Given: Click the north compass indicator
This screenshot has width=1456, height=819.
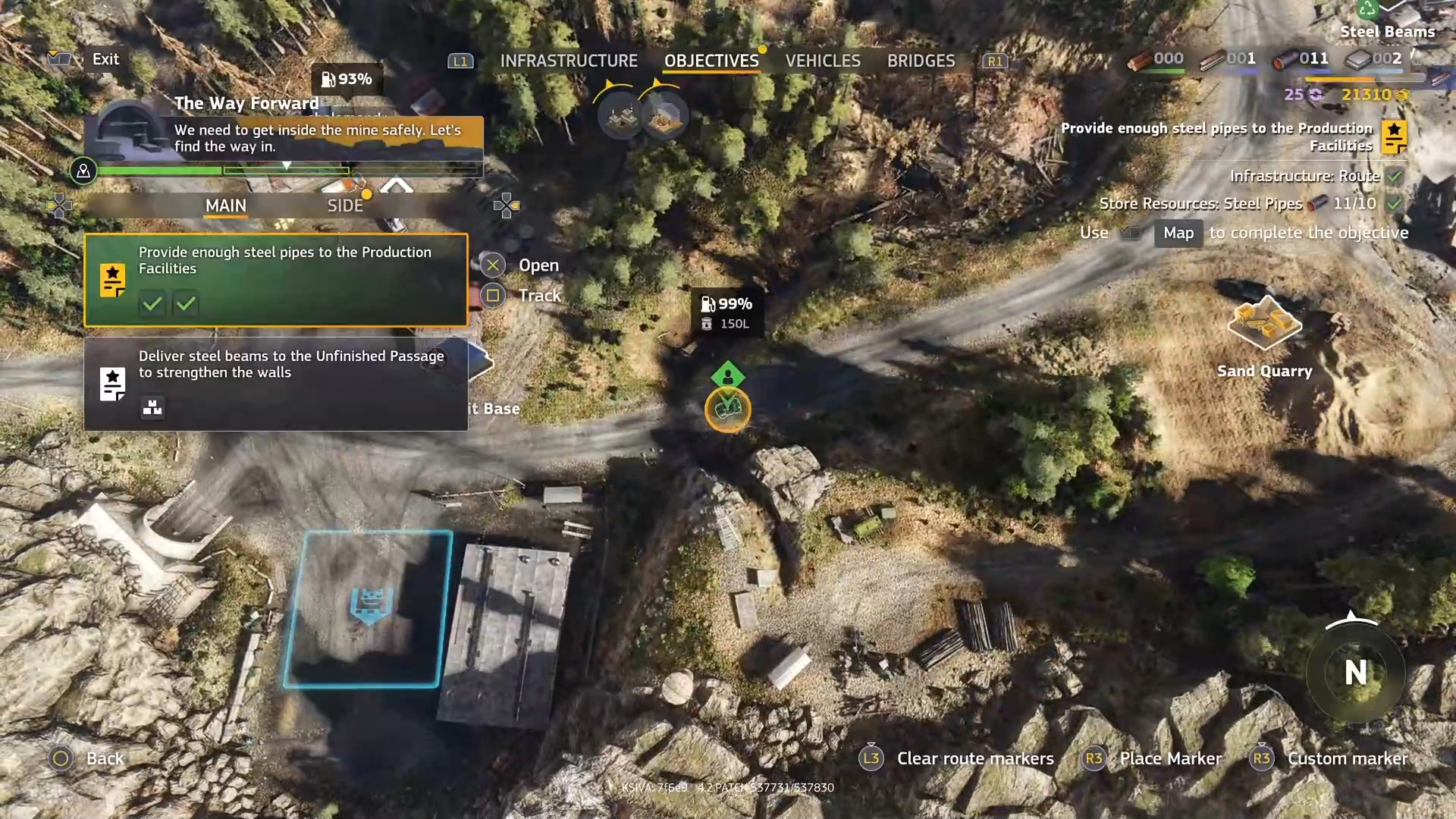Looking at the screenshot, I should tap(1355, 672).
